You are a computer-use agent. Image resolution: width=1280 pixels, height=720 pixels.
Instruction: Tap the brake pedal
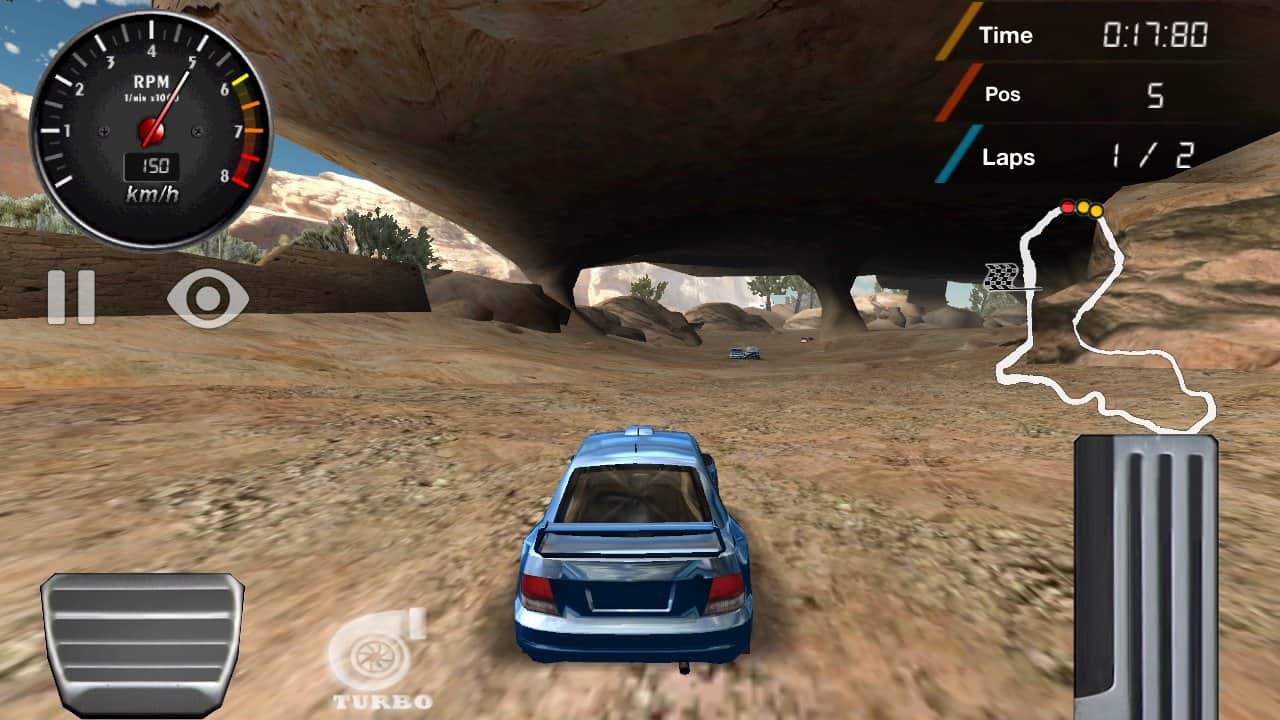142,644
